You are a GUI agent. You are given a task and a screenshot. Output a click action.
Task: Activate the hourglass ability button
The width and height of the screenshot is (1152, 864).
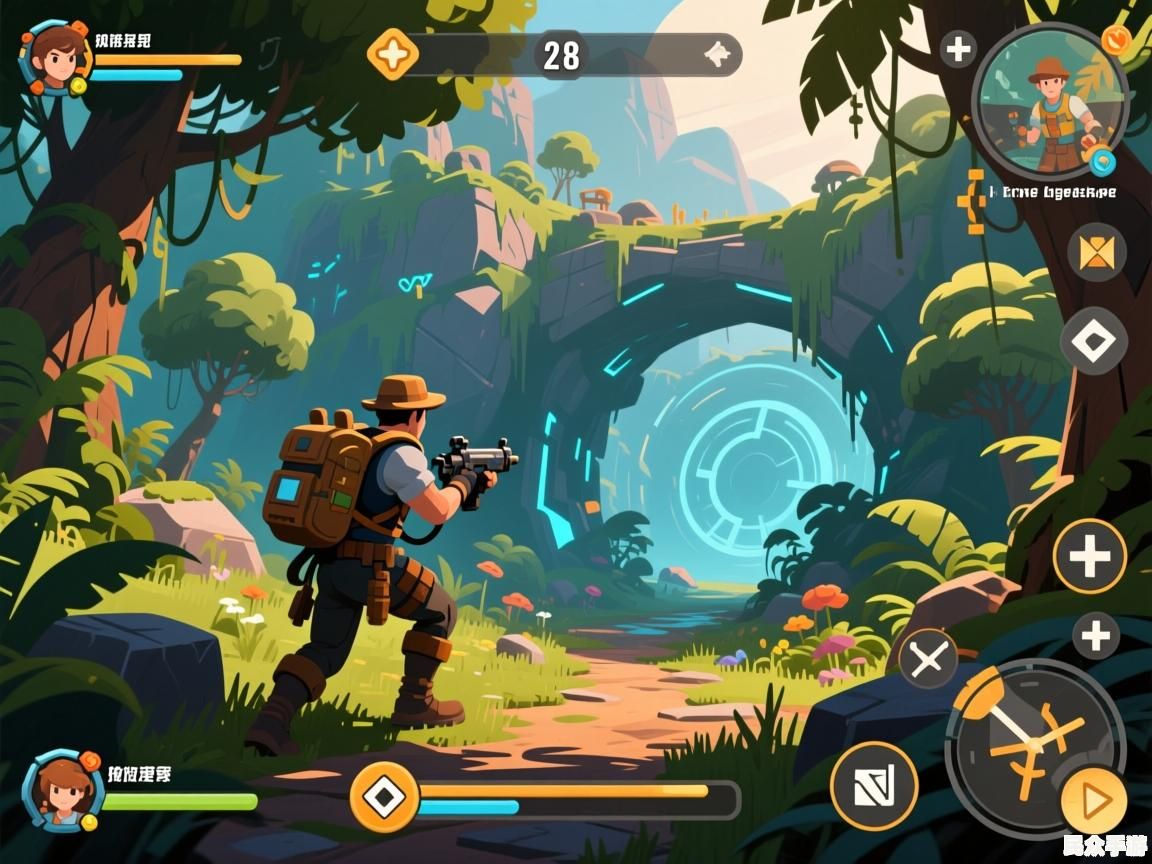pos(1096,252)
